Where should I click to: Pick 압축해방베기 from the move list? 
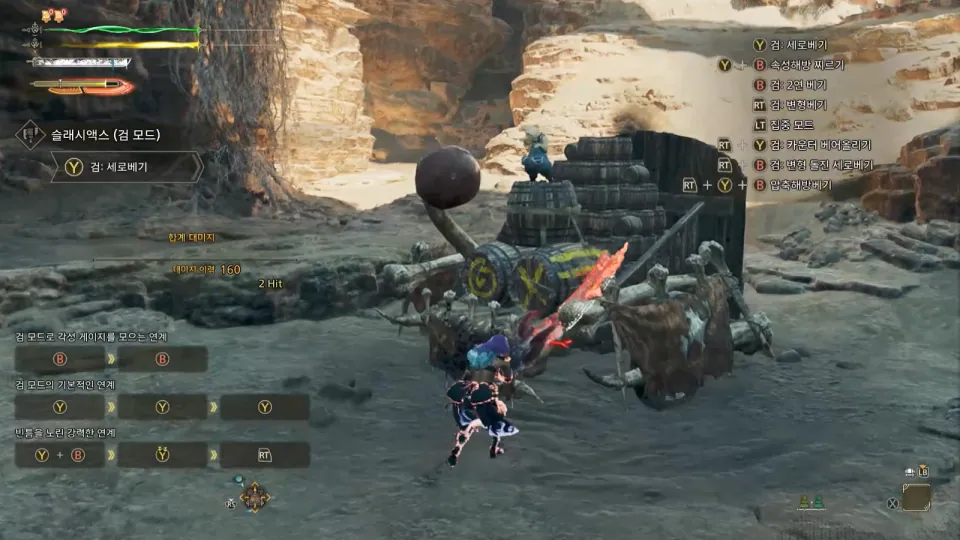[800, 185]
